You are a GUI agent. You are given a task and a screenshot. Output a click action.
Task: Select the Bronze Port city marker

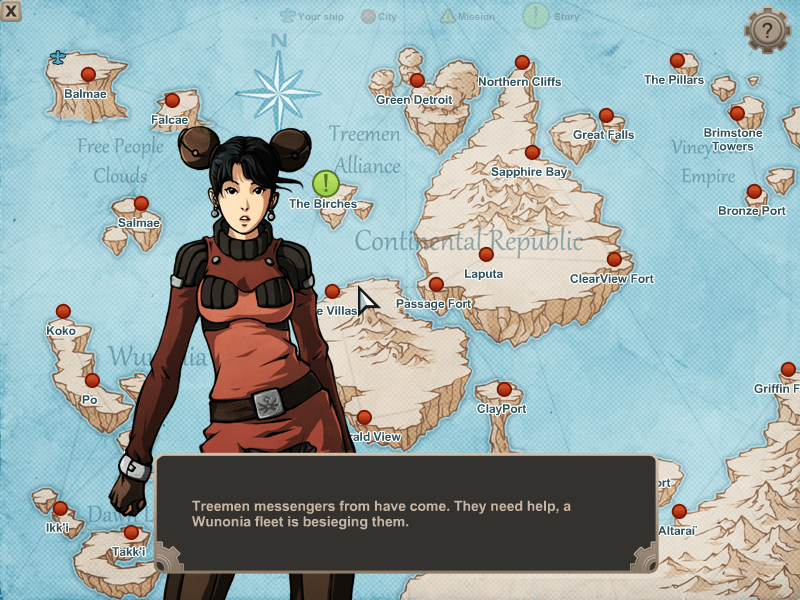[x=755, y=191]
